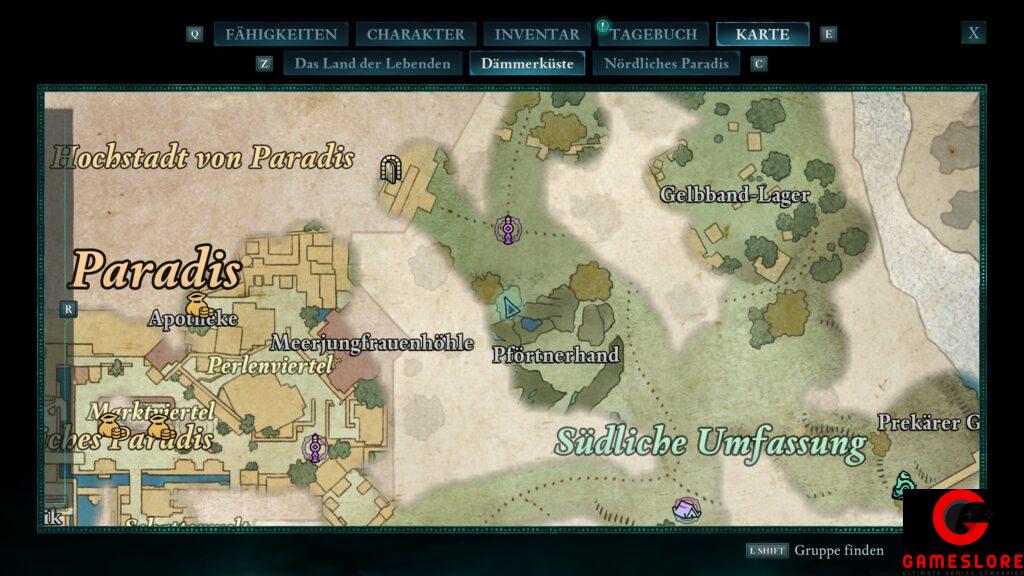Click the purple beacon marker in Paradis
Screen dimensions: 1024x576
pos(314,447)
